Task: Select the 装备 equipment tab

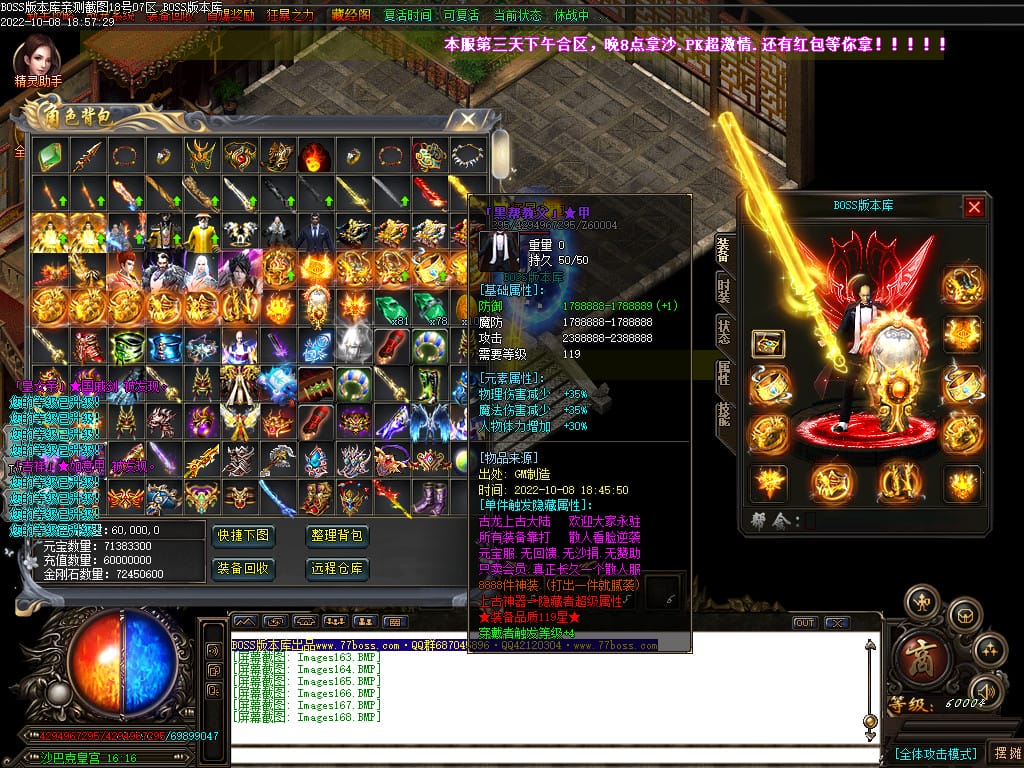Action: (724, 251)
